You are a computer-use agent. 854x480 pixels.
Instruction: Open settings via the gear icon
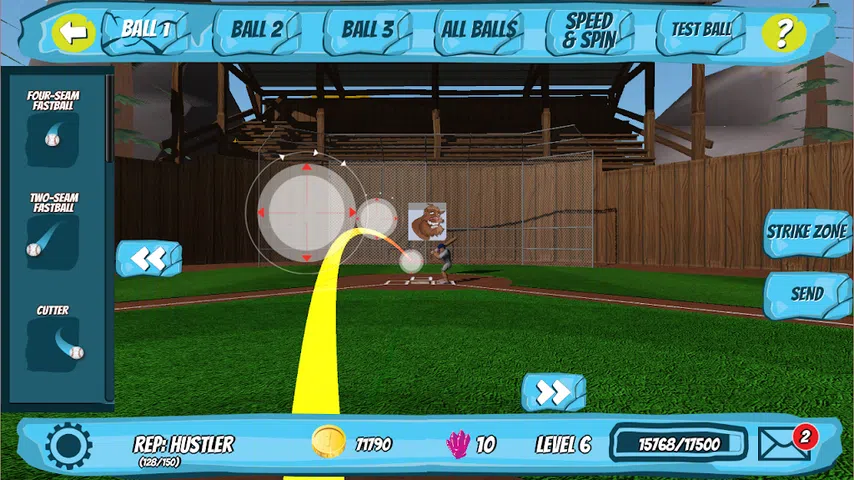point(69,445)
